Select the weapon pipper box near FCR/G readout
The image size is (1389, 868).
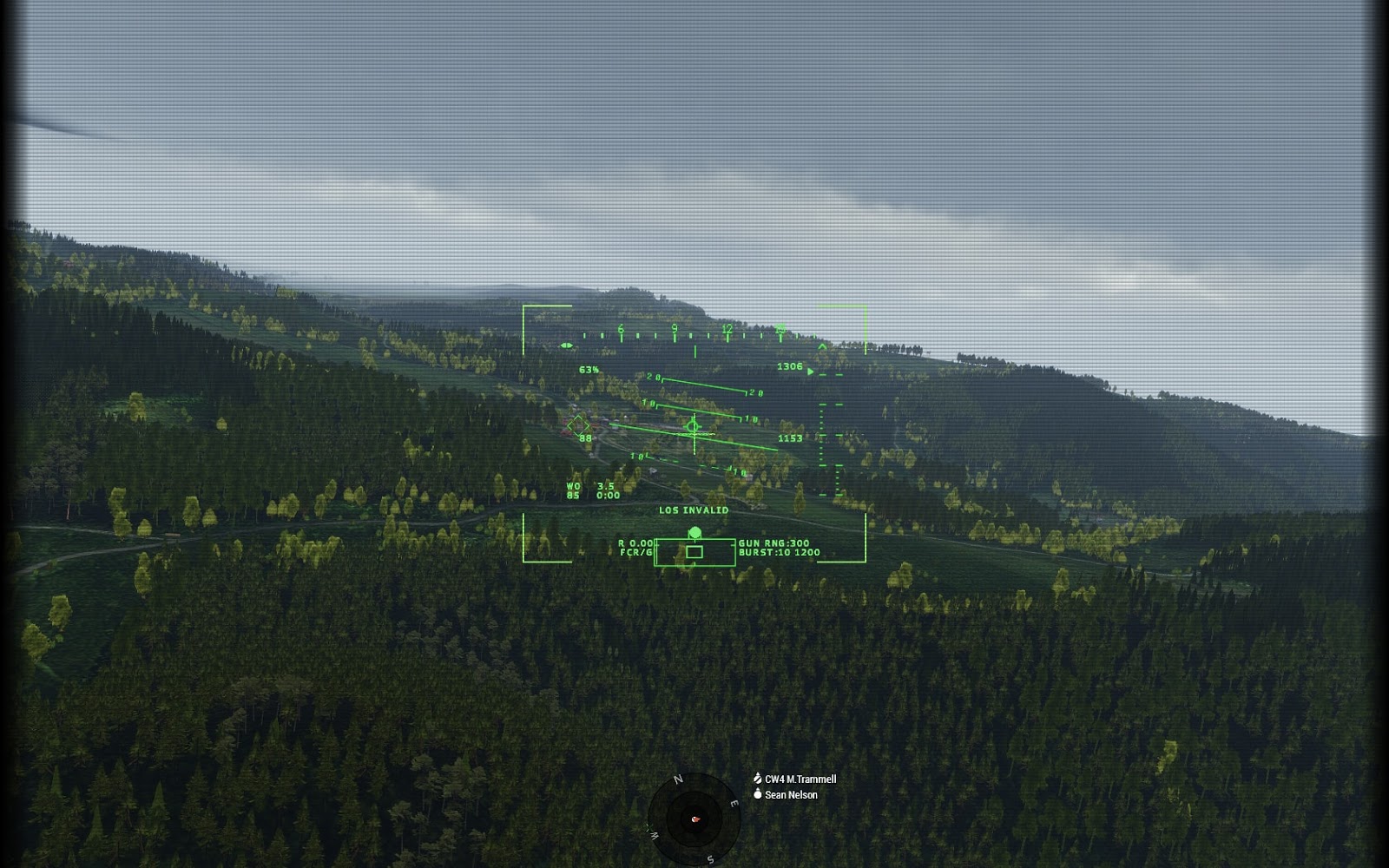point(694,550)
